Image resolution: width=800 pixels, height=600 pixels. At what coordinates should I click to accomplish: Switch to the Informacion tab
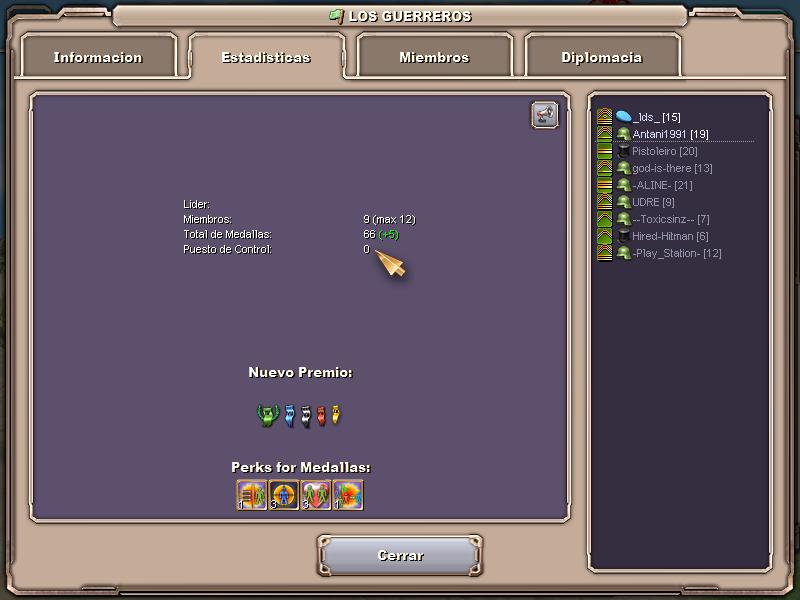[98, 57]
